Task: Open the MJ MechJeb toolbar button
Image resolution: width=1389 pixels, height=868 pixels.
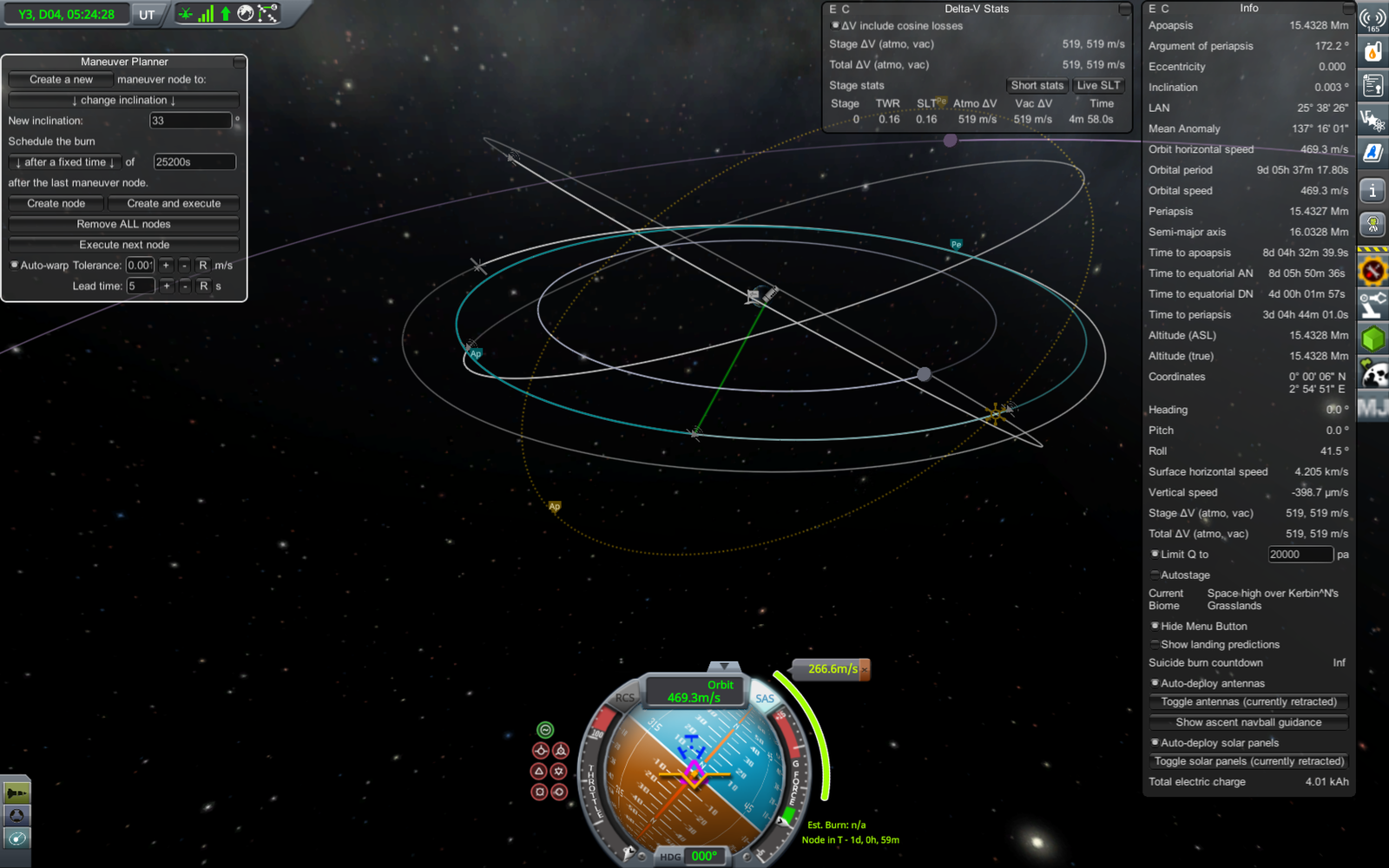Action: [1373, 407]
